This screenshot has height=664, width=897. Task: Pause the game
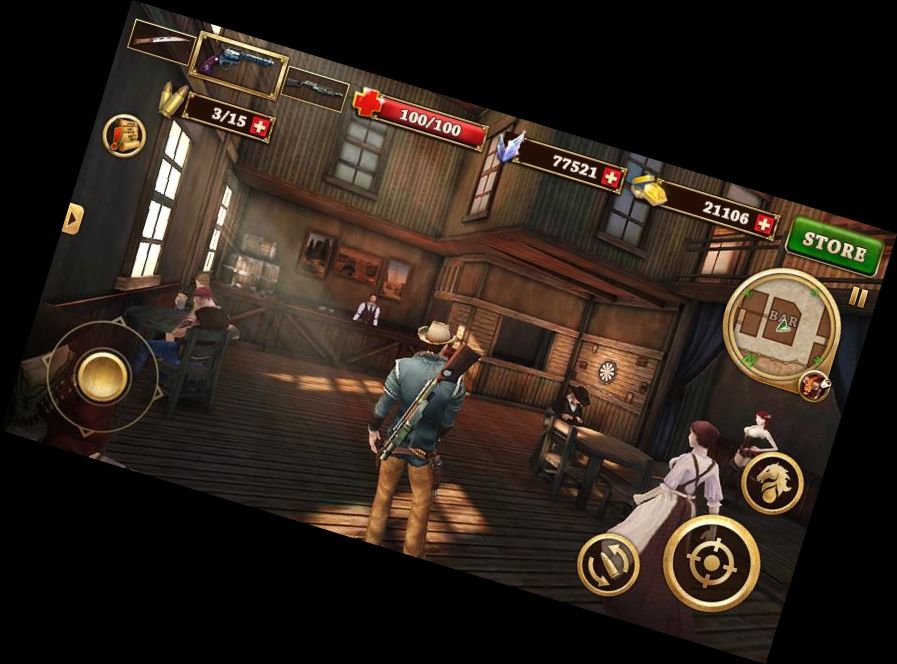tap(858, 297)
